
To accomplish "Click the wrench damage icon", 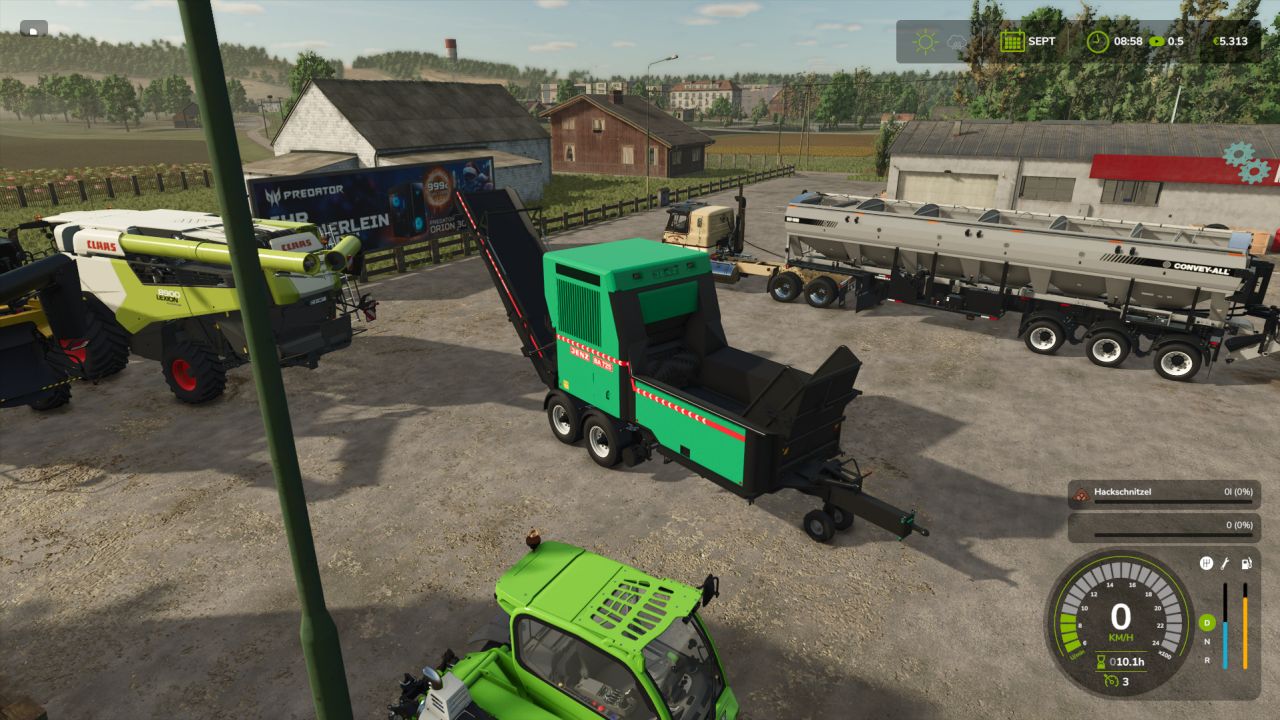I will [1226, 563].
